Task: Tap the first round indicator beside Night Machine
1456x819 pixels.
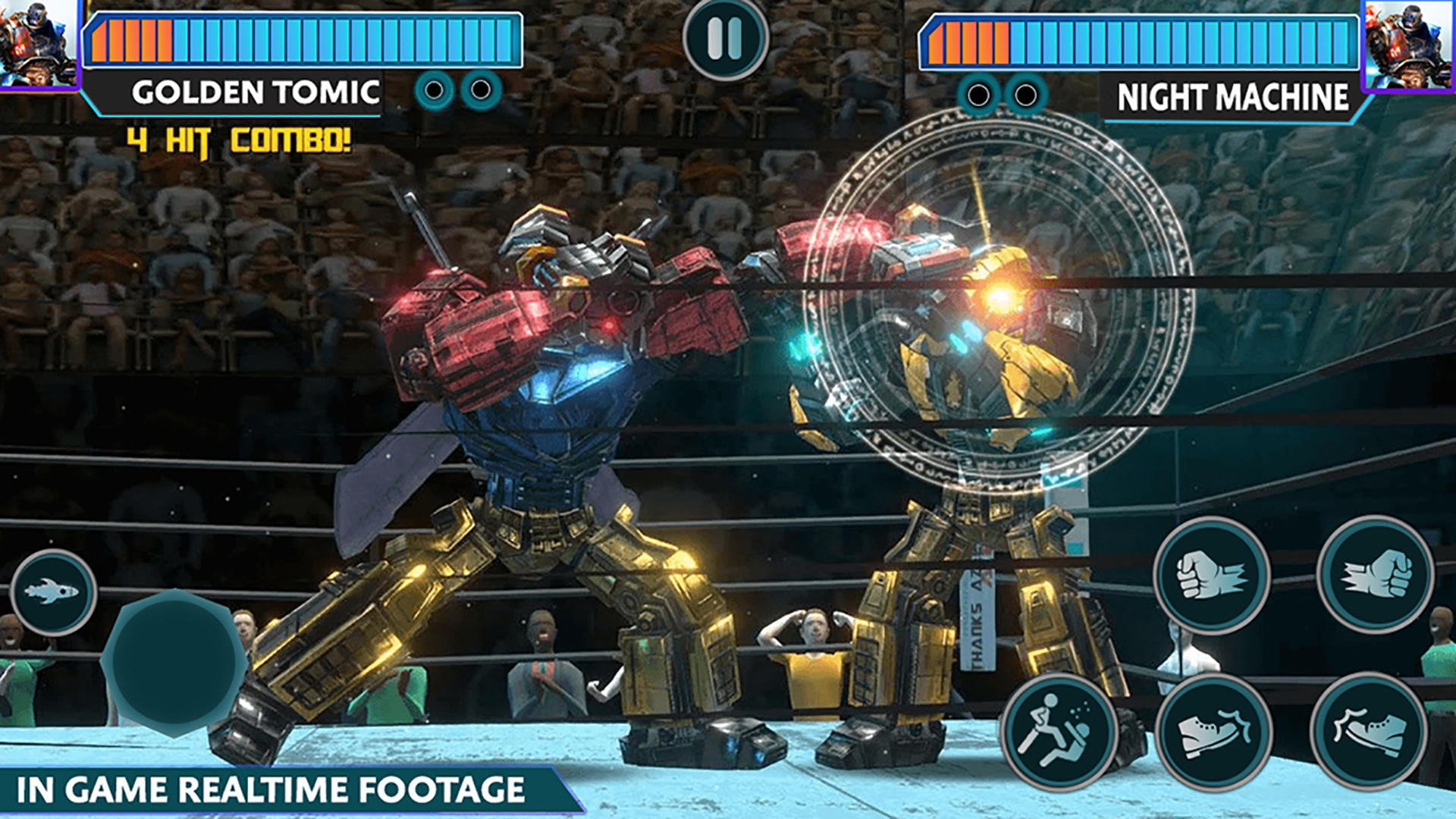Action: (977, 95)
